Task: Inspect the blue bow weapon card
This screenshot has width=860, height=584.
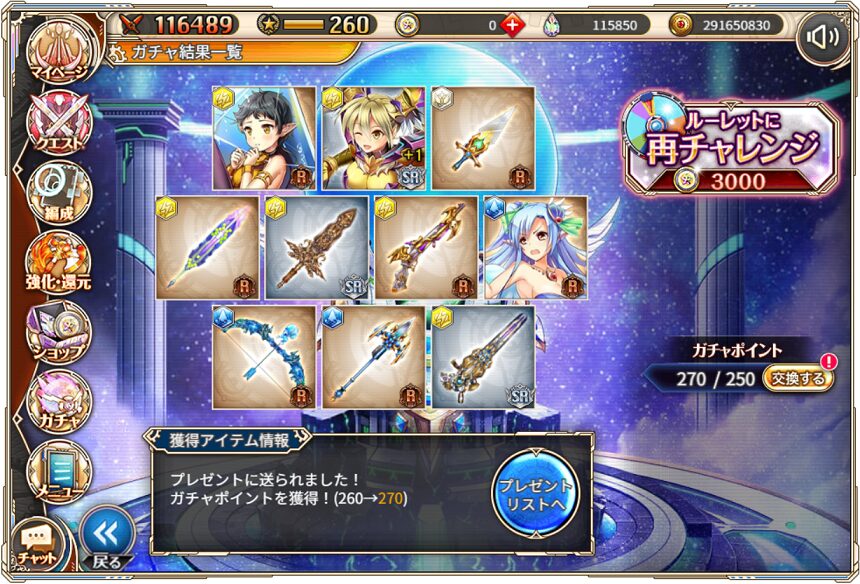Action: coord(264,357)
